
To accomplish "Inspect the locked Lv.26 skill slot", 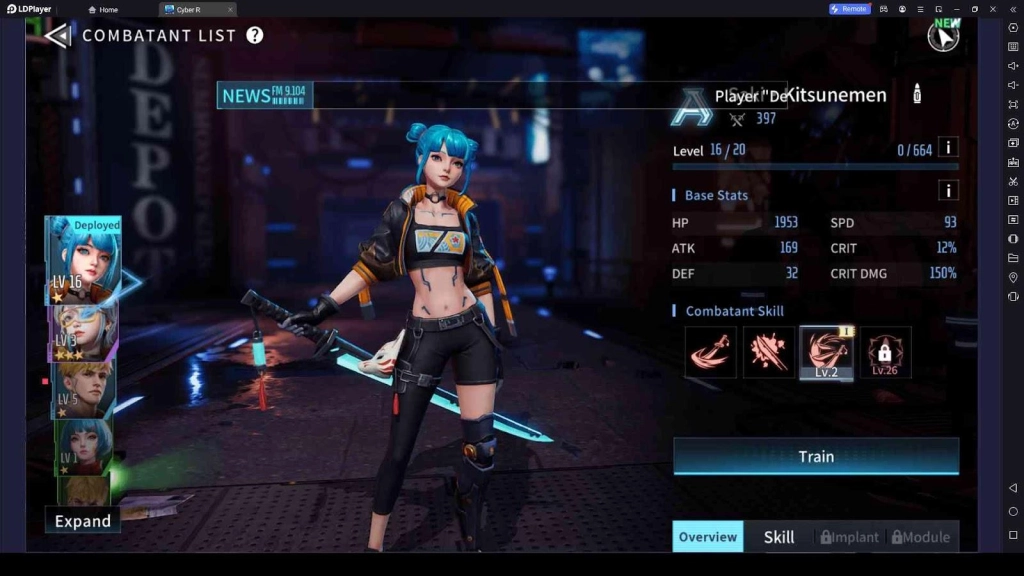I will (885, 352).
